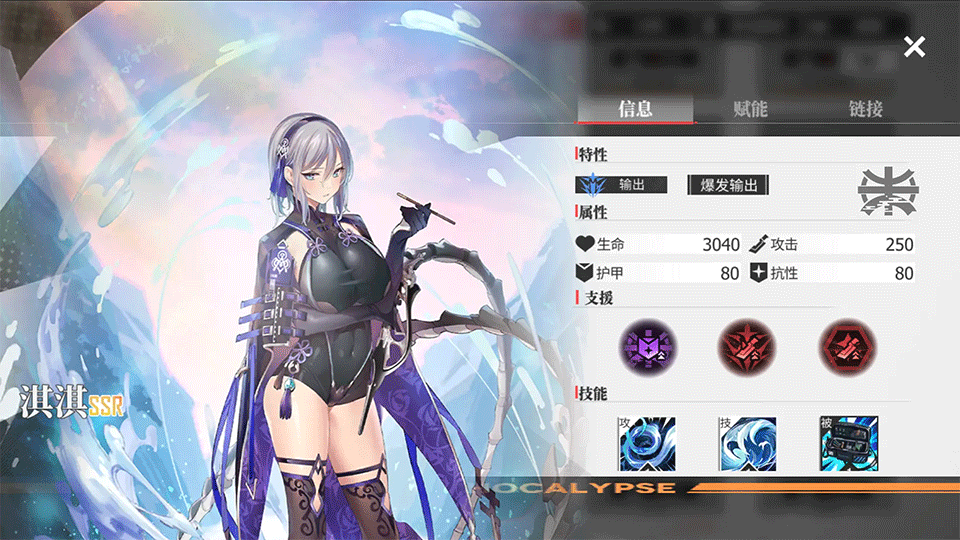Select the 爆发输出 trait tag
The height and width of the screenshot is (540, 960).
(729, 185)
